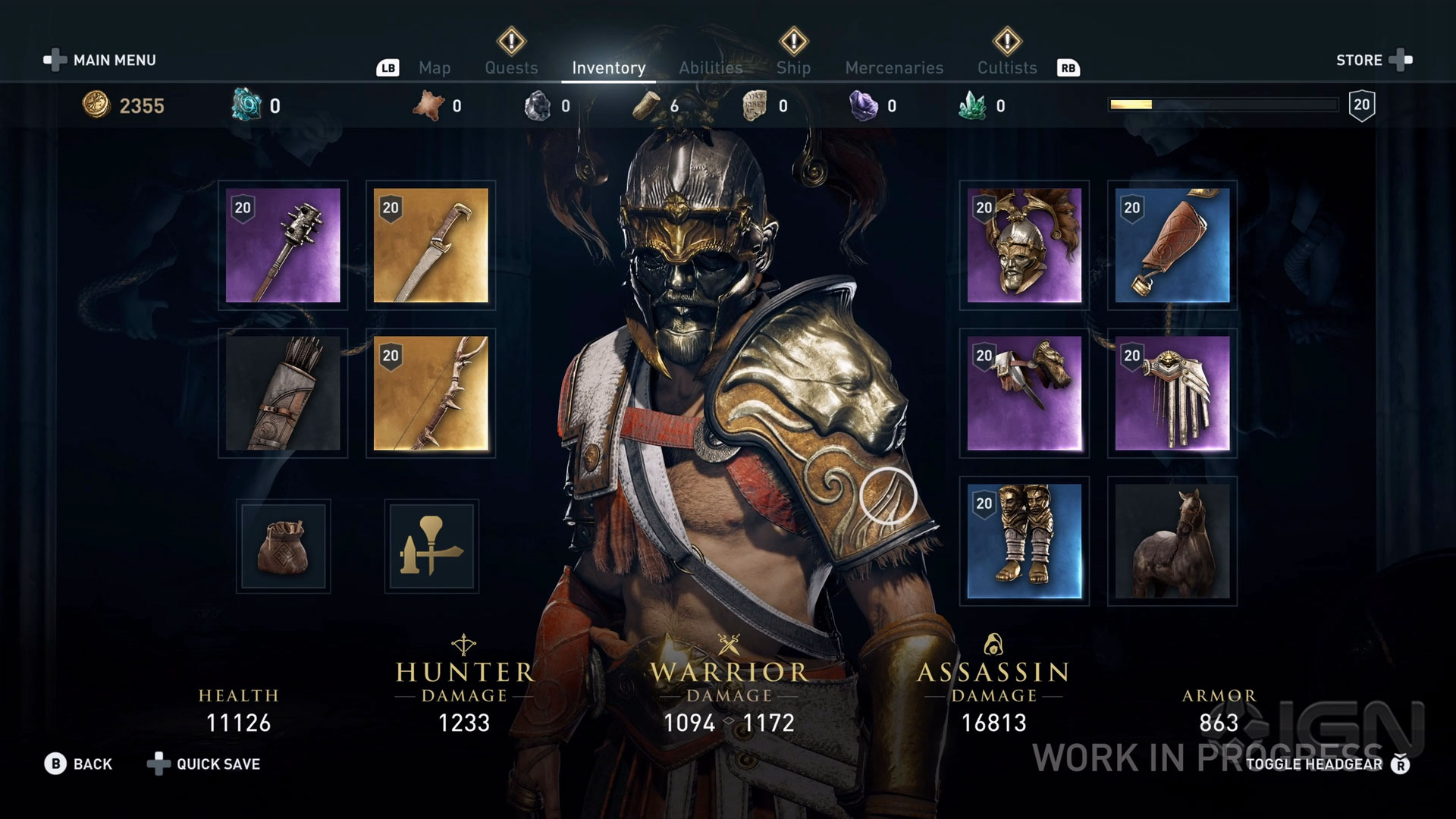Select the lion pauldron chest slot

click(1024, 393)
